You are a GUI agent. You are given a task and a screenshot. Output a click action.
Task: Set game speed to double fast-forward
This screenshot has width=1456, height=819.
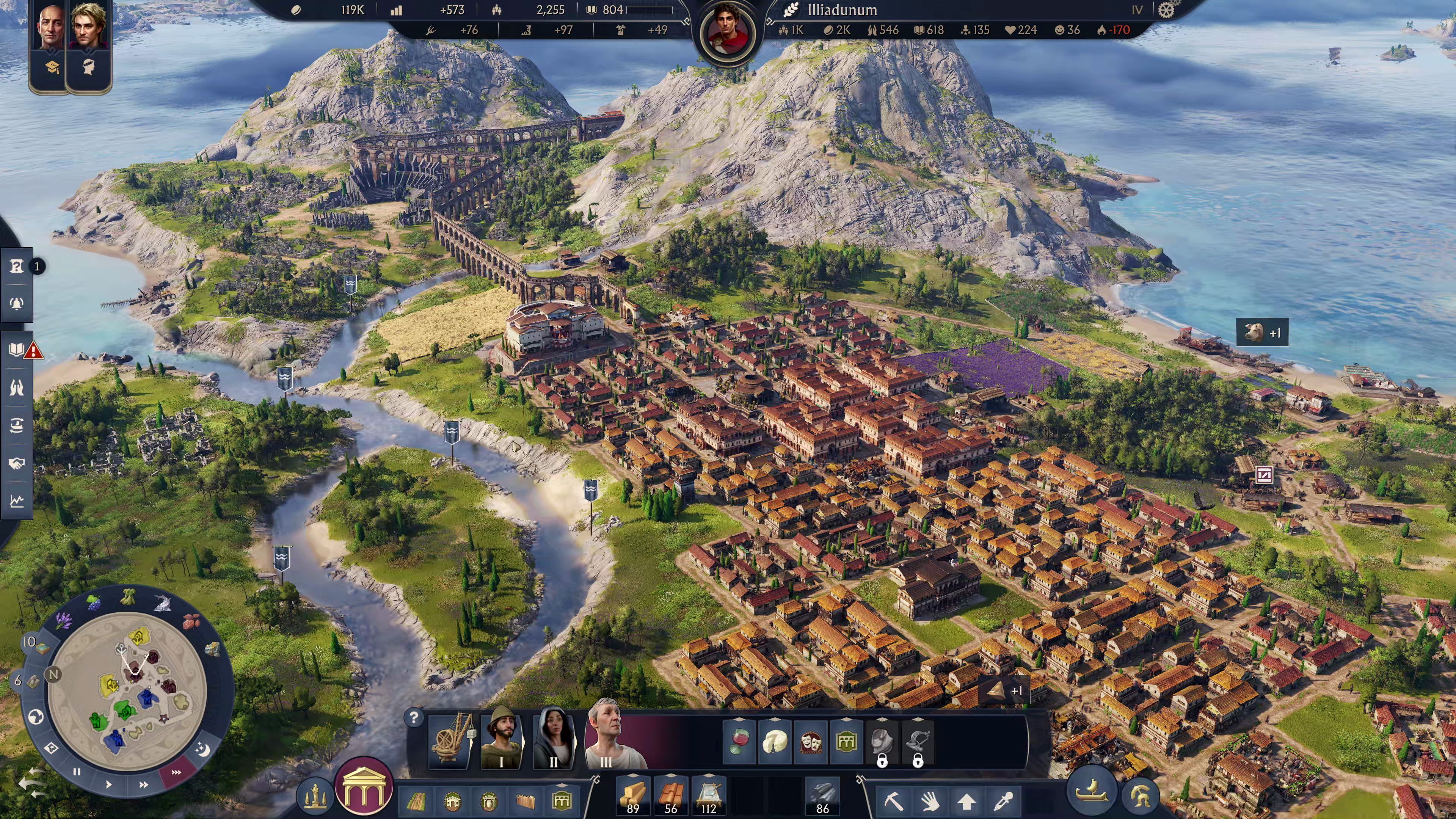[x=144, y=784]
